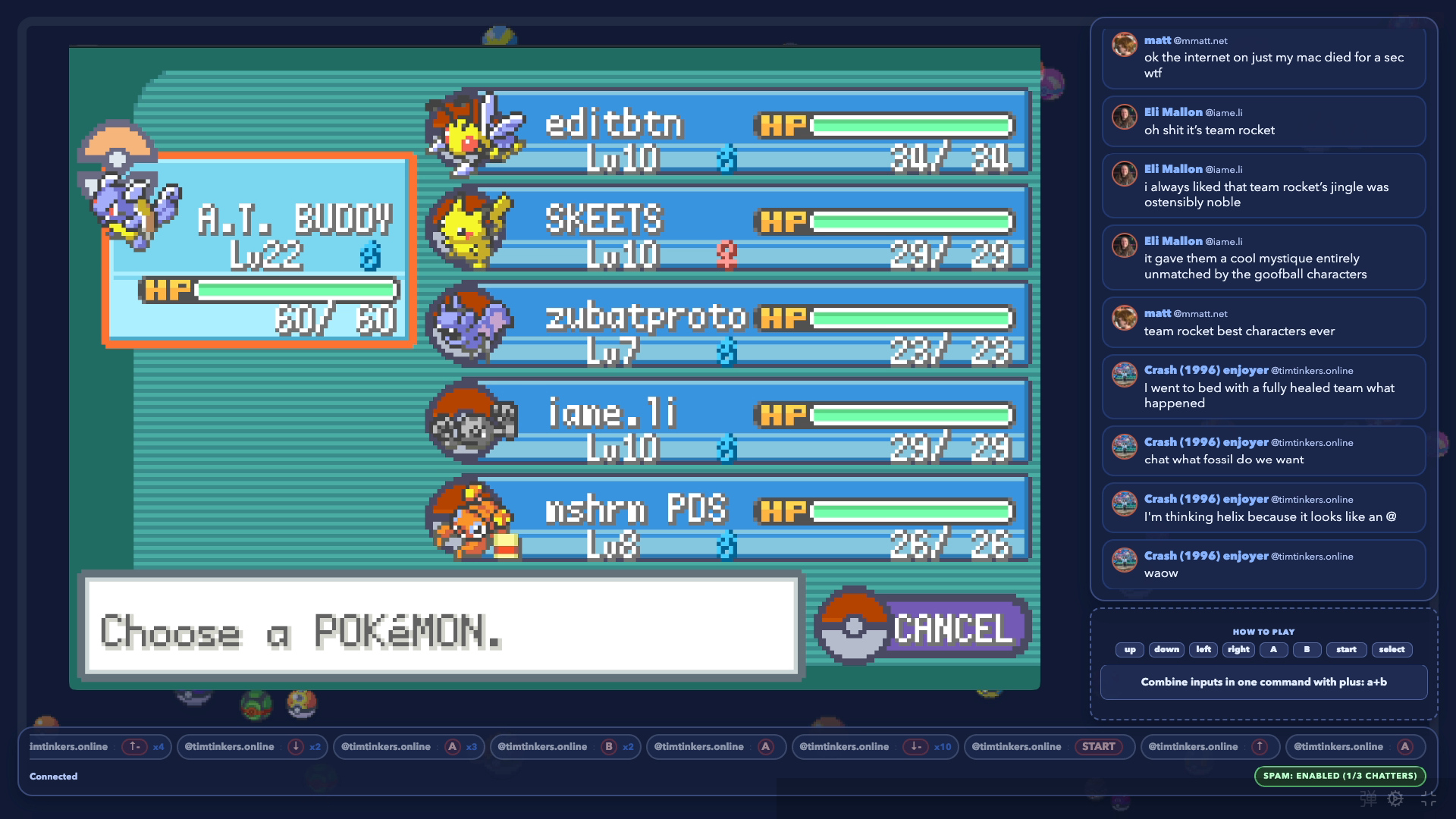Click the 'left' command chip
The image size is (1456, 819).
pos(1203,650)
